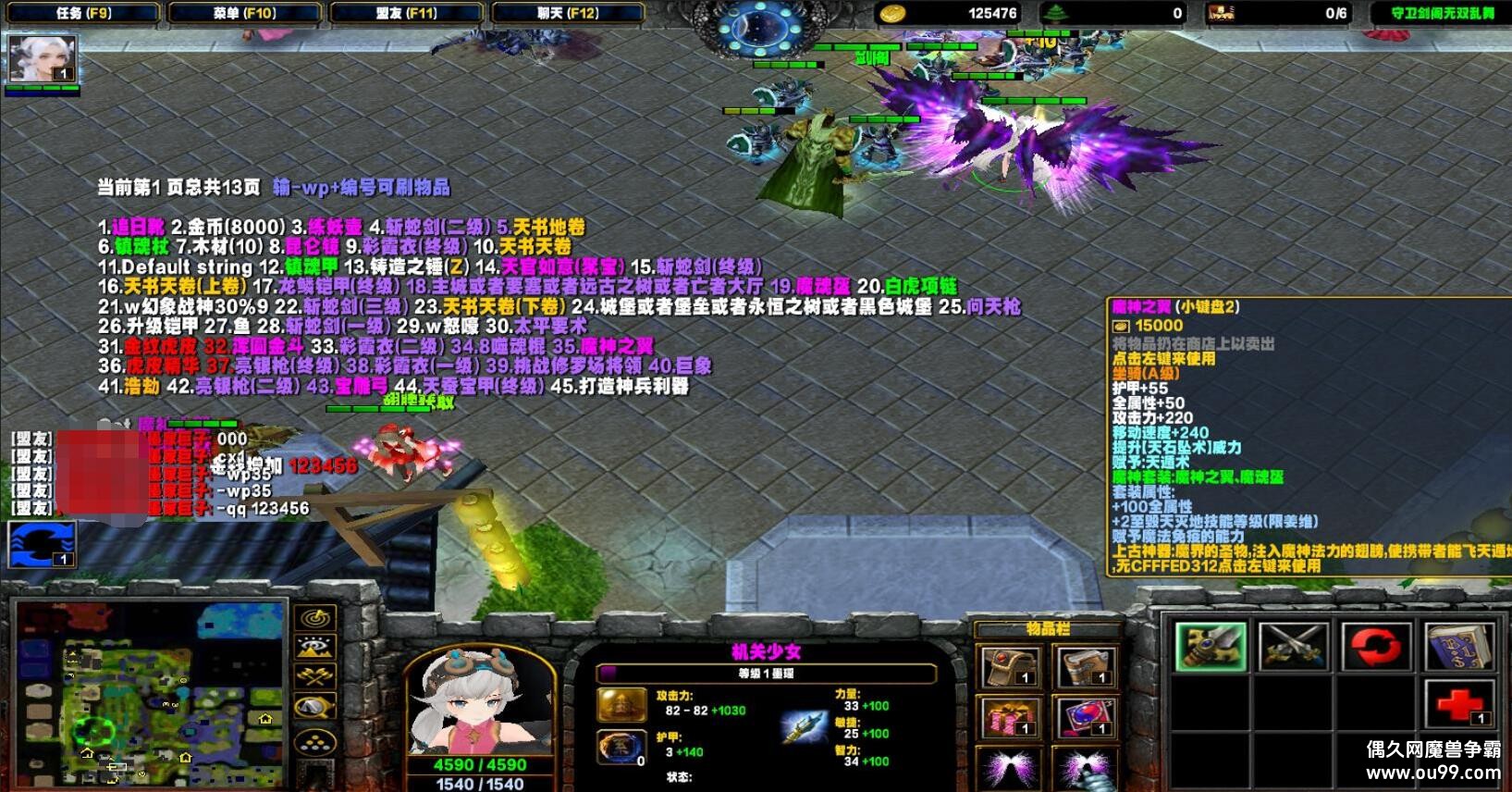Toggle creep camp display on minimap
Screen dimensions: 1512x792
[315, 709]
